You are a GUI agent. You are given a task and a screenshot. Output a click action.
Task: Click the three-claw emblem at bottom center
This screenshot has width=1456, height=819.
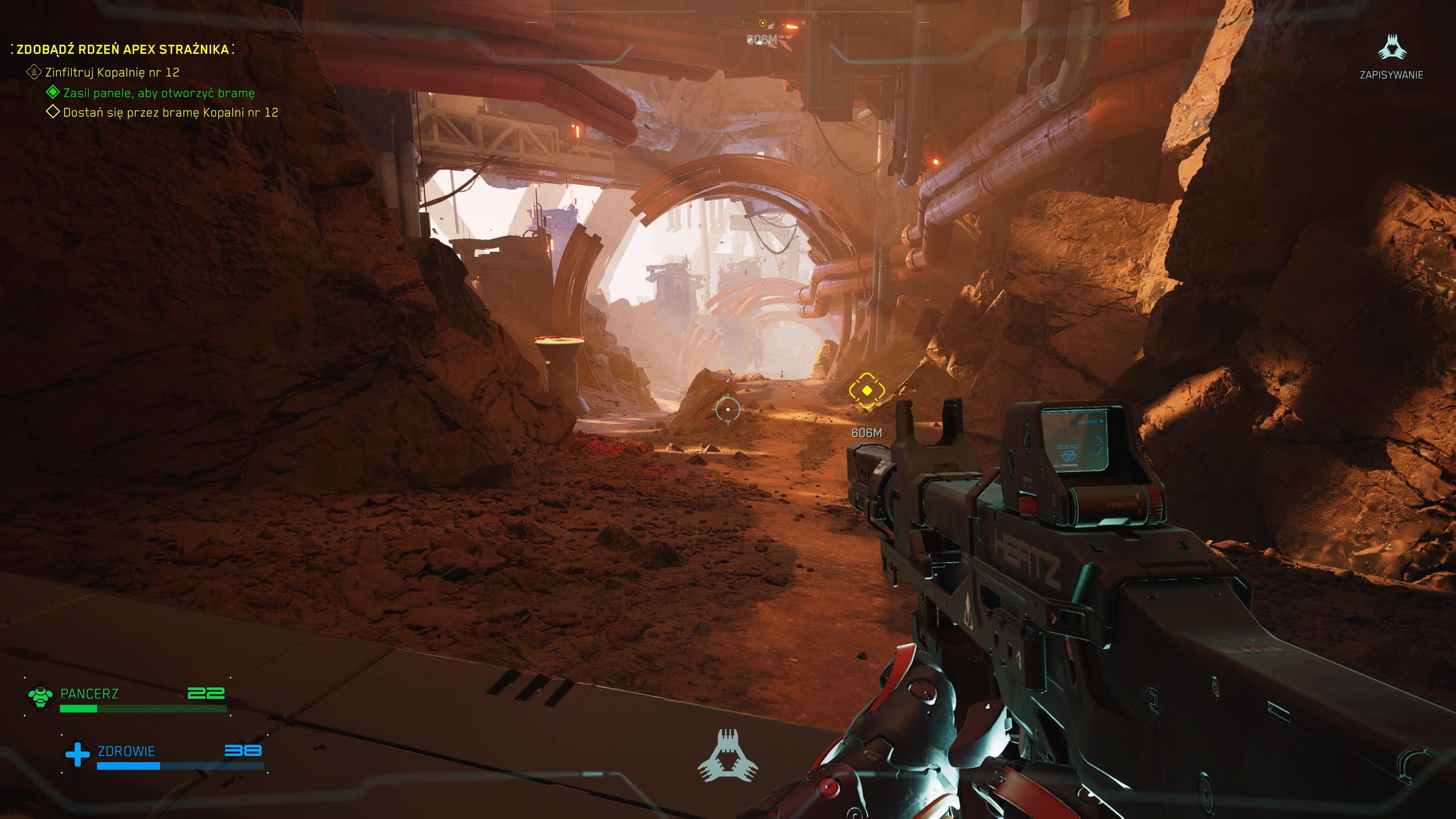tap(728, 756)
